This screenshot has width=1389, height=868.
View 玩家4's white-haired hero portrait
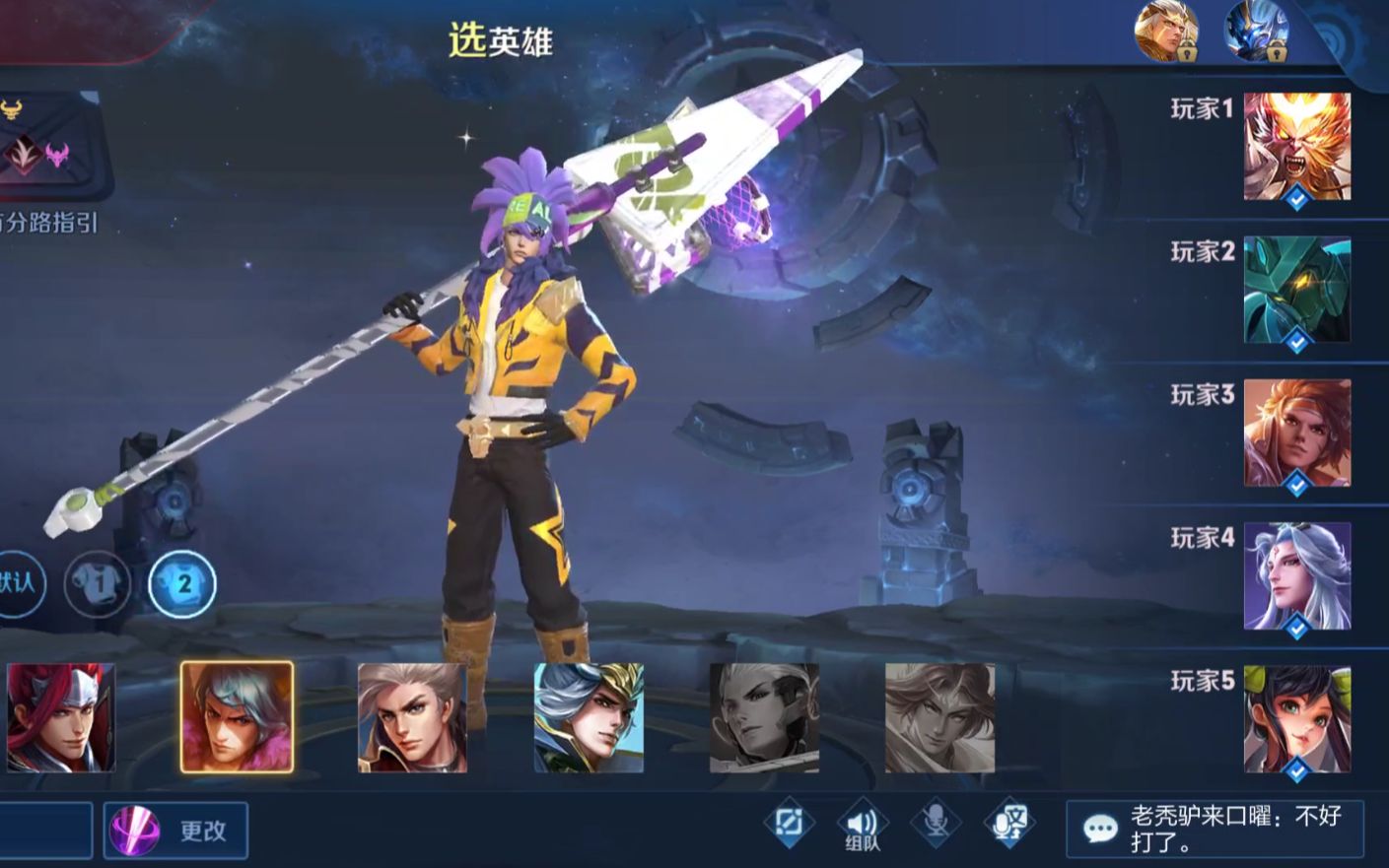[x=1296, y=575]
